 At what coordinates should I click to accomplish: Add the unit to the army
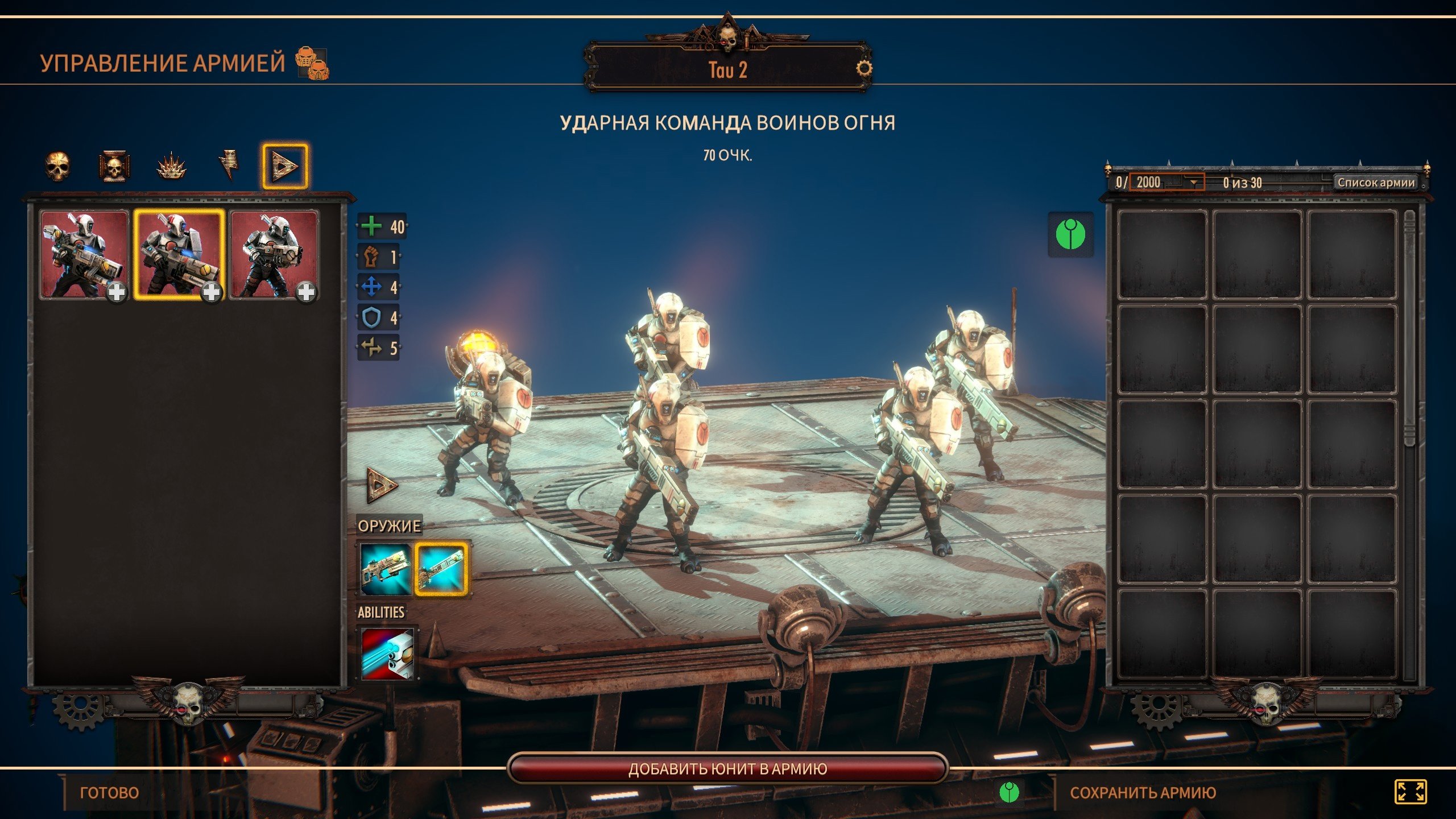727,769
